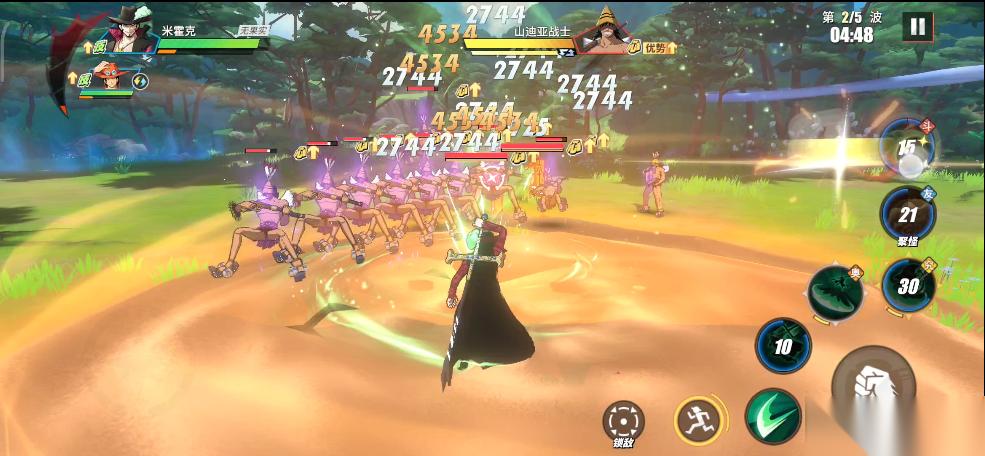Use the 聚怪 skill with cooldown 21
Viewport: 985px width, 456px height.
(x=907, y=214)
